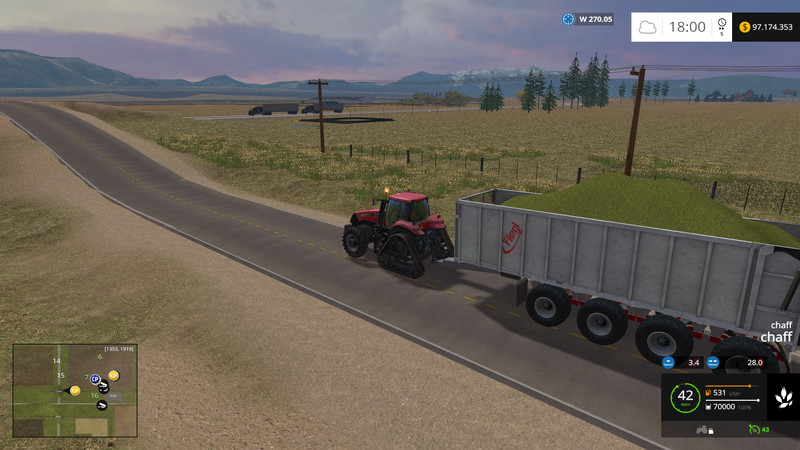The height and width of the screenshot is (450, 800).
Task: Click the cloud weather icon
Action: pos(648,27)
